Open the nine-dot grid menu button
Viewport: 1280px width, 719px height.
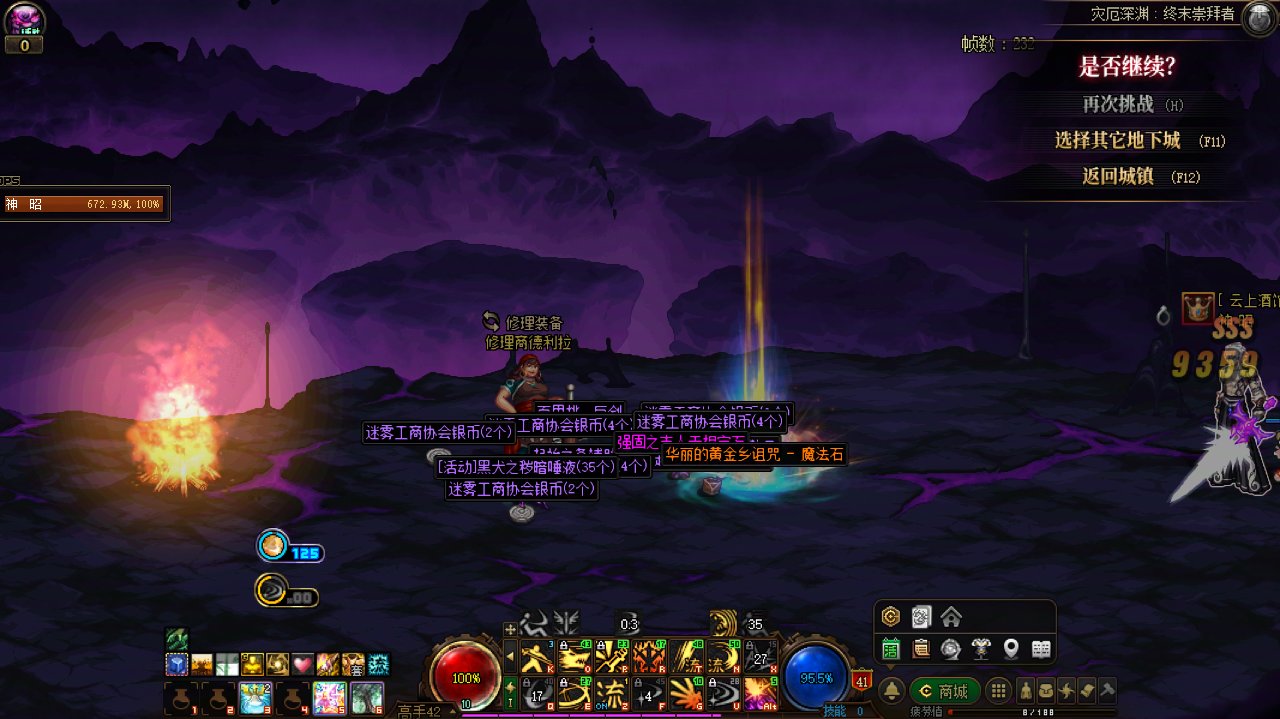[x=997, y=691]
